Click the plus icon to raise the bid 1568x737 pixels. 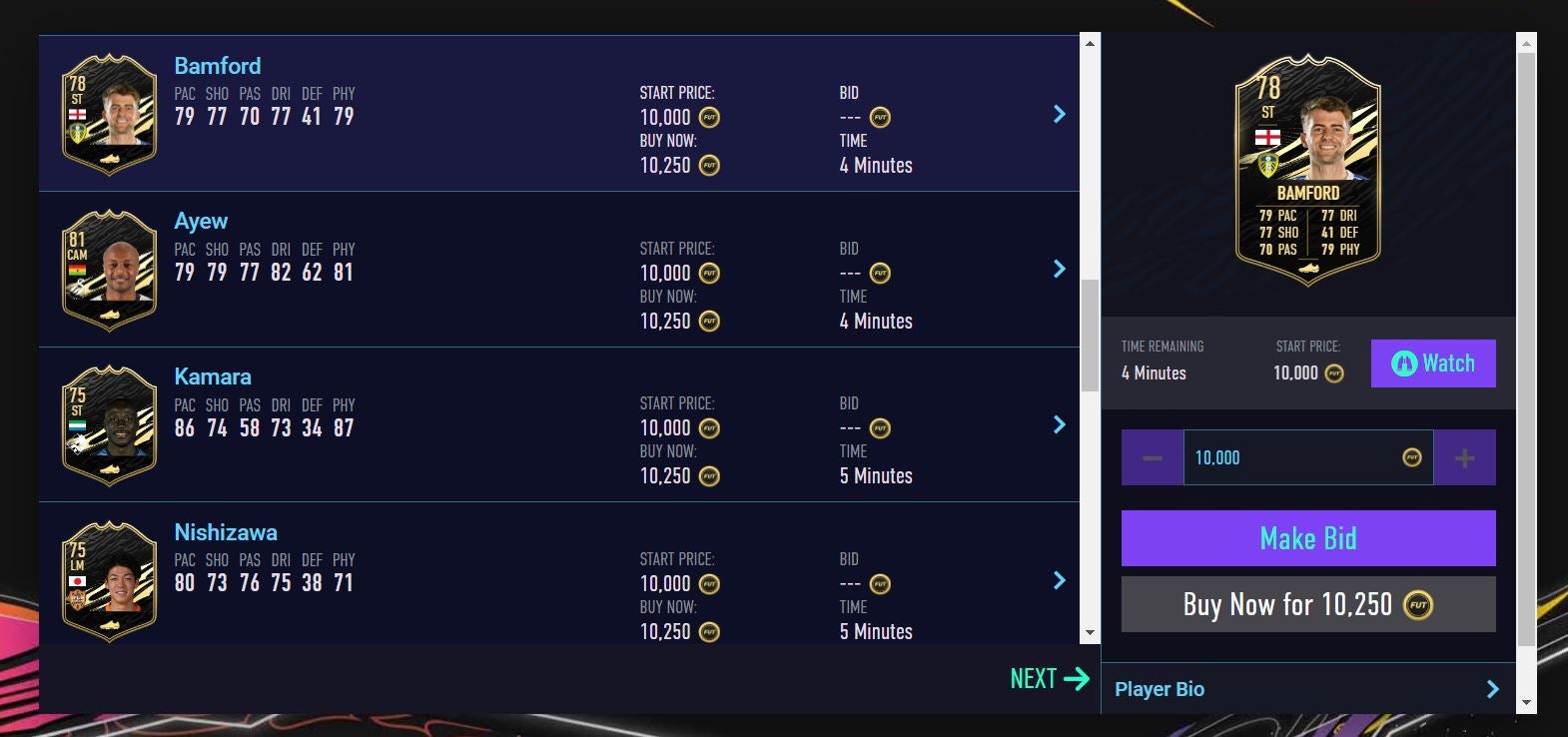pyautogui.click(x=1464, y=457)
